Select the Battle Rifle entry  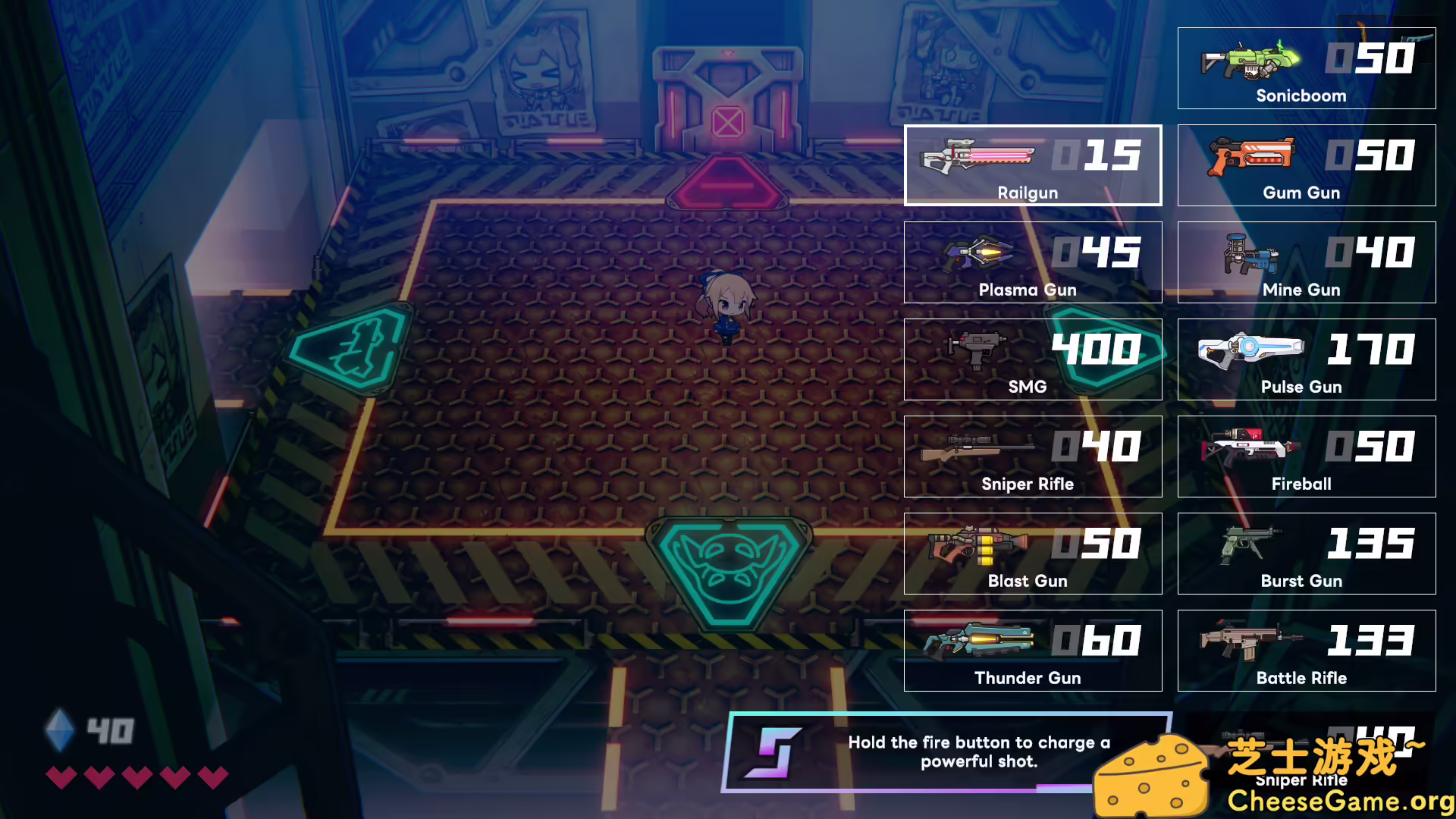click(x=1306, y=651)
